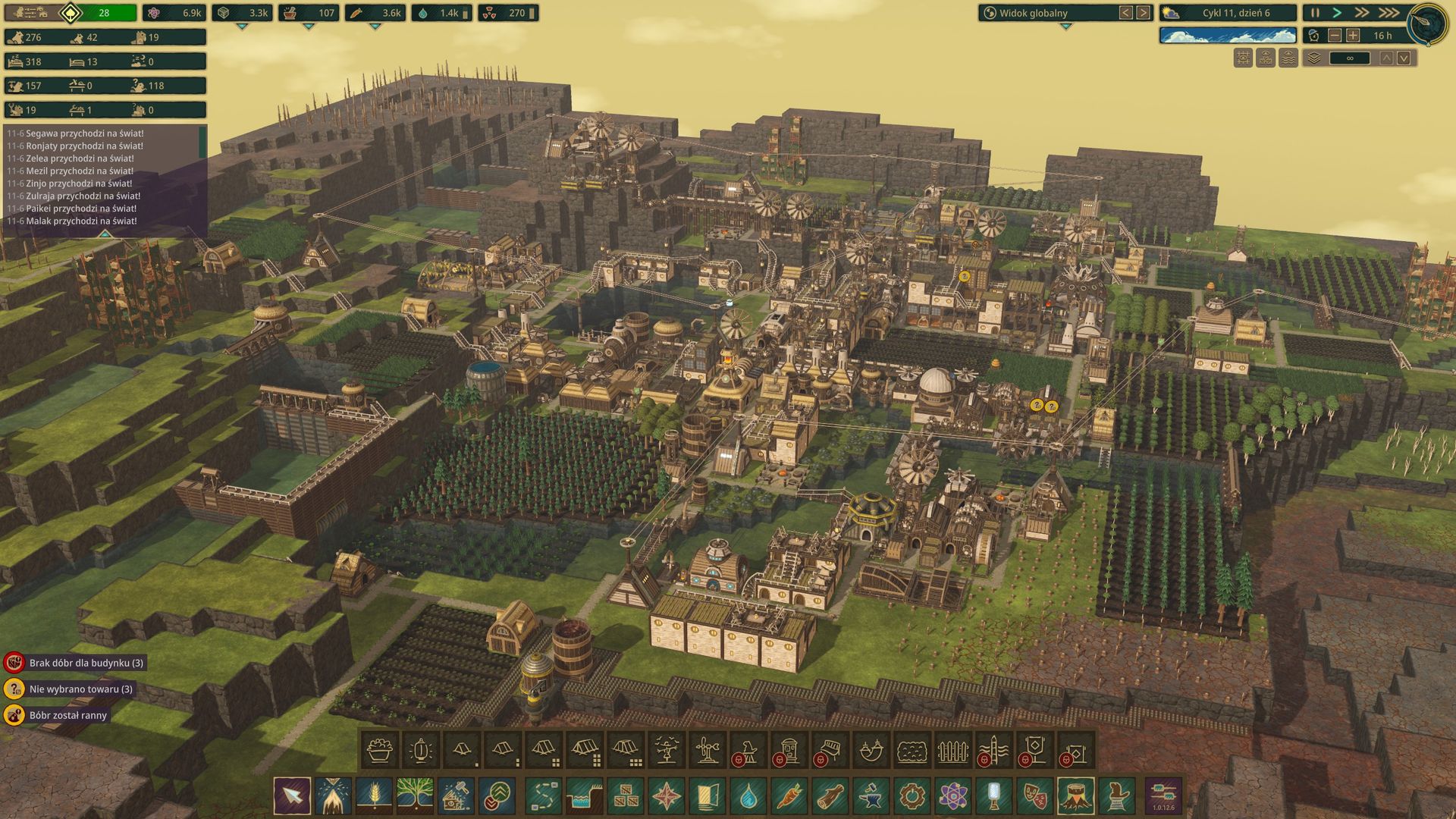Open the water drop building category
This screenshot has height=819, width=1456.
tap(748, 796)
